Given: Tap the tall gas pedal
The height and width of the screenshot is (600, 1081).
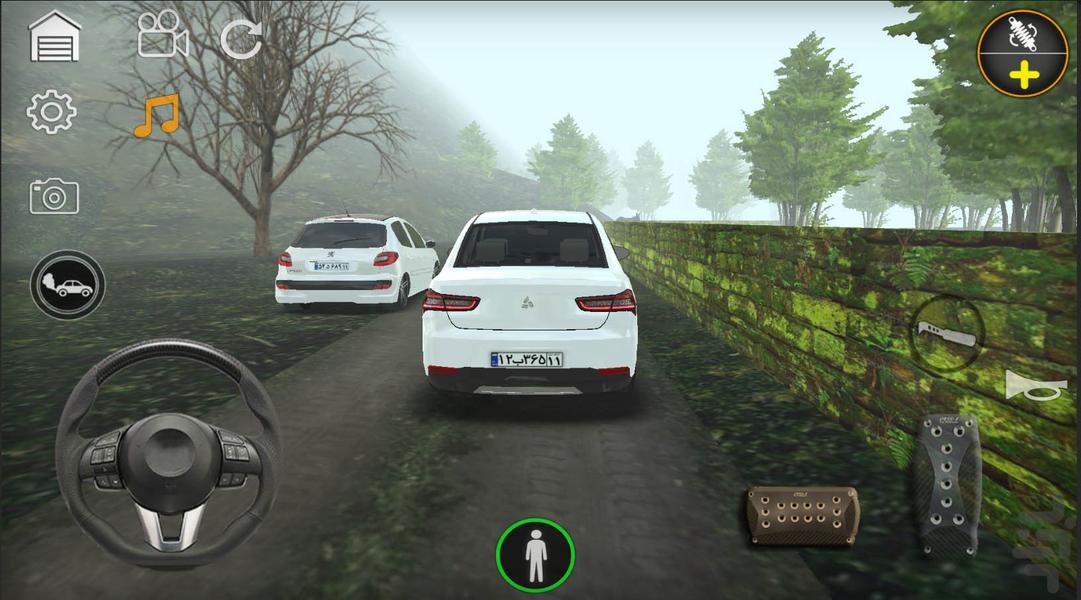Looking at the screenshot, I should click(945, 484).
